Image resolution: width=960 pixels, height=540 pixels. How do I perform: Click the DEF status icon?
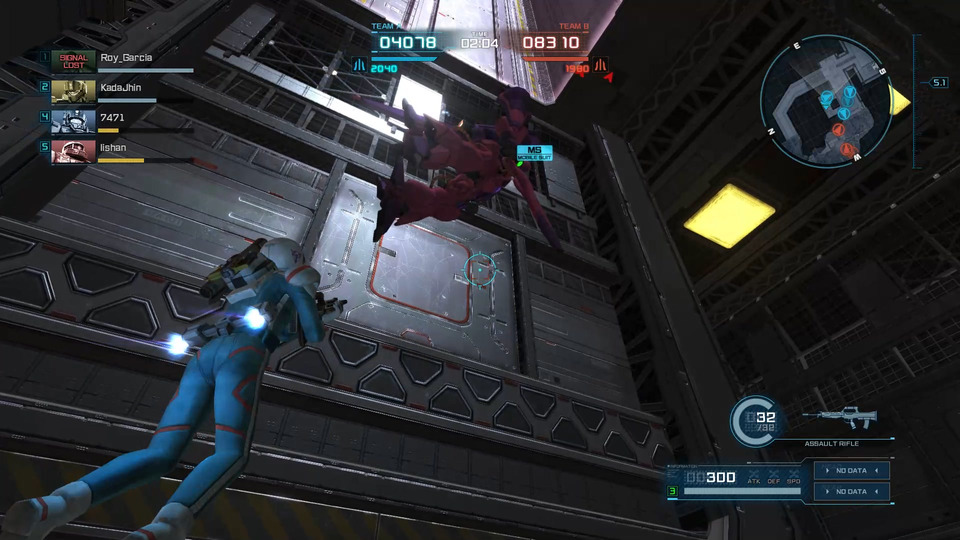click(774, 476)
